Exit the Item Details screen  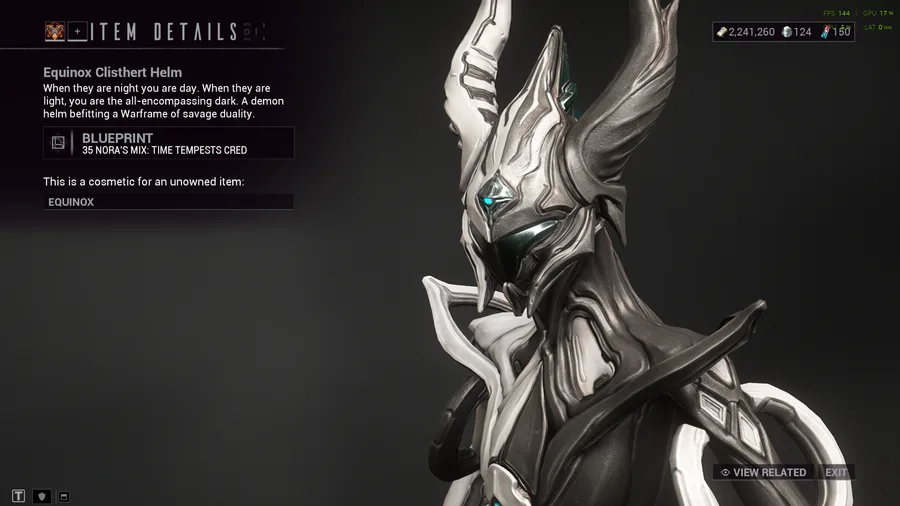836,472
